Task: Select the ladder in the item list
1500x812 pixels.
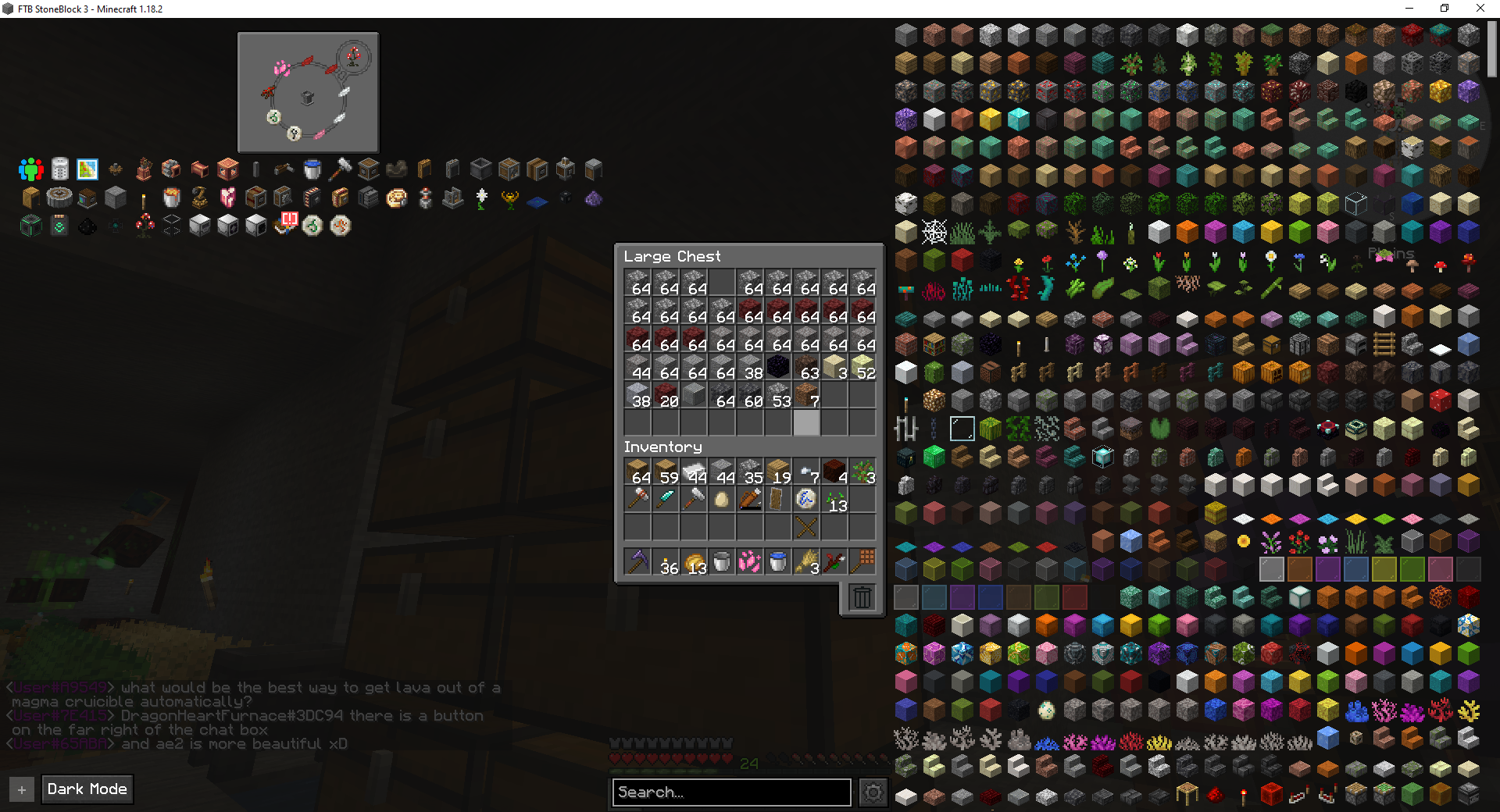Action: click(1383, 345)
